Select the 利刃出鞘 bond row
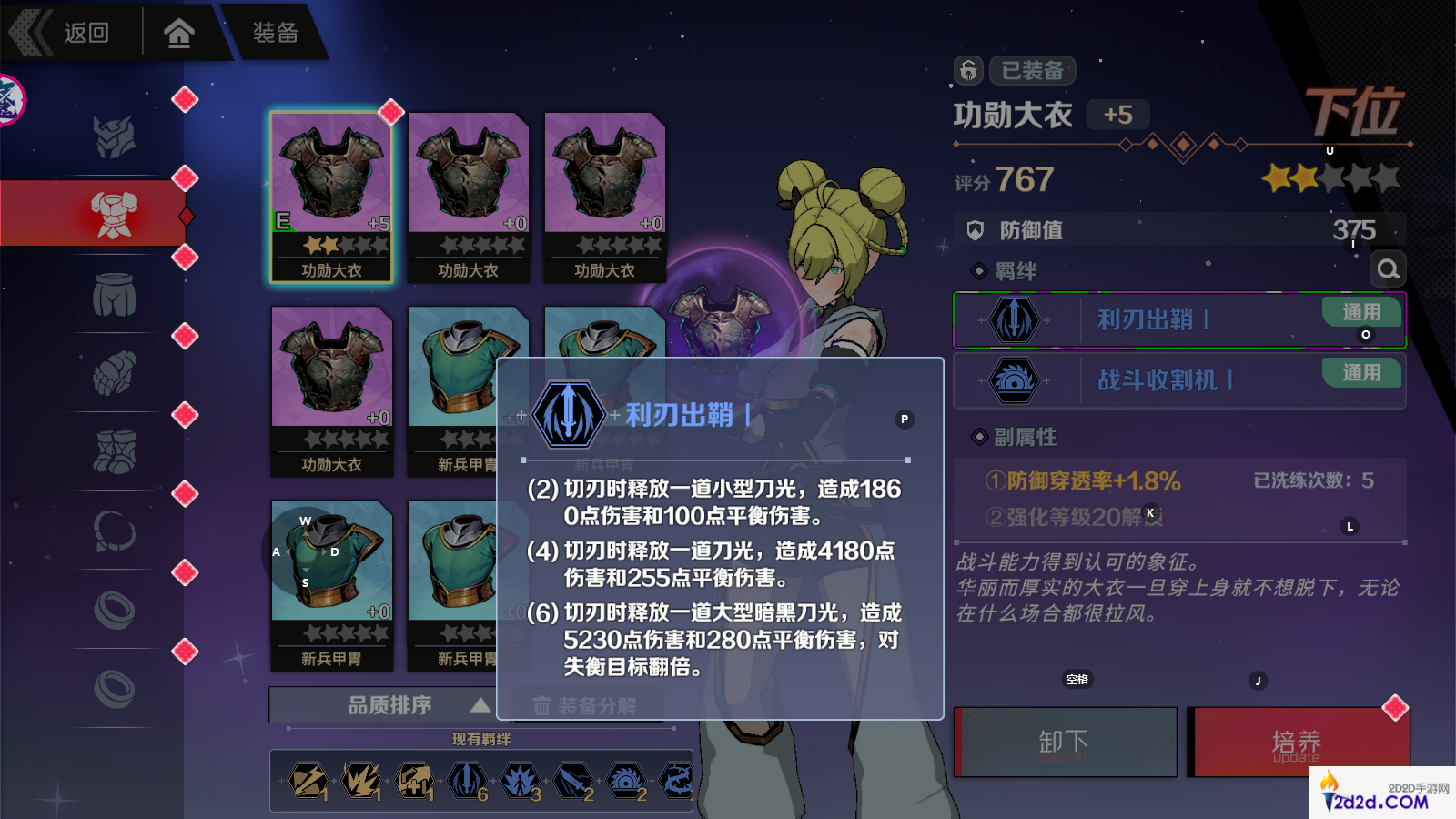 (1179, 320)
